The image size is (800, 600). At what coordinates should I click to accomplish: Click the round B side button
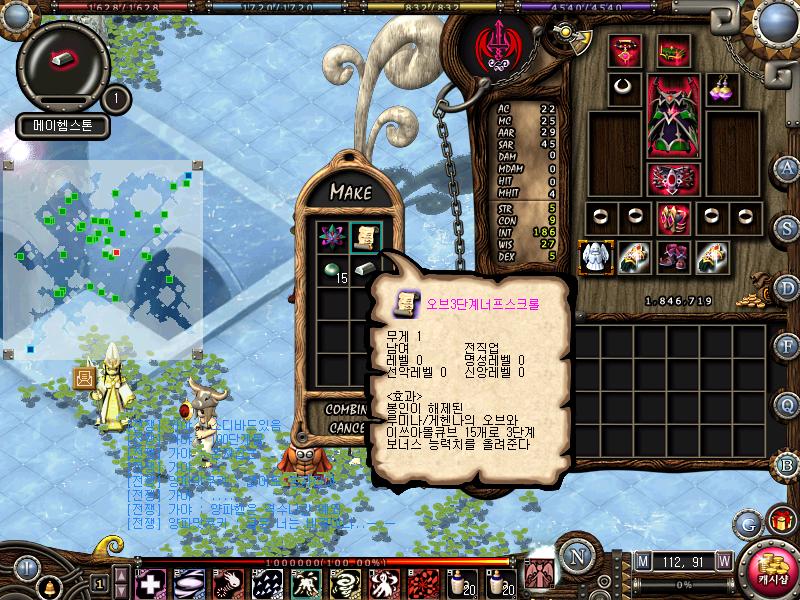point(788,463)
